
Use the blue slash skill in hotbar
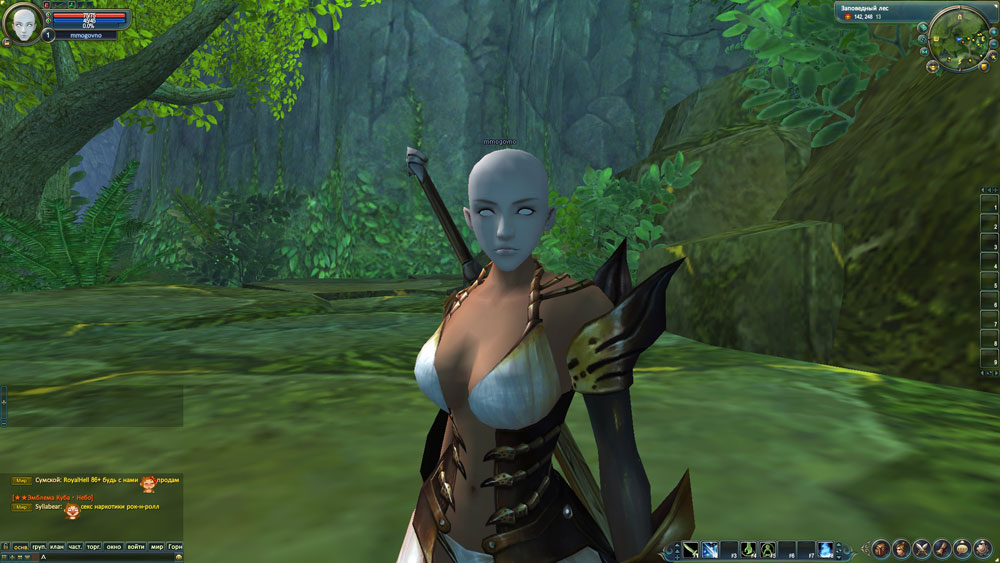(709, 549)
